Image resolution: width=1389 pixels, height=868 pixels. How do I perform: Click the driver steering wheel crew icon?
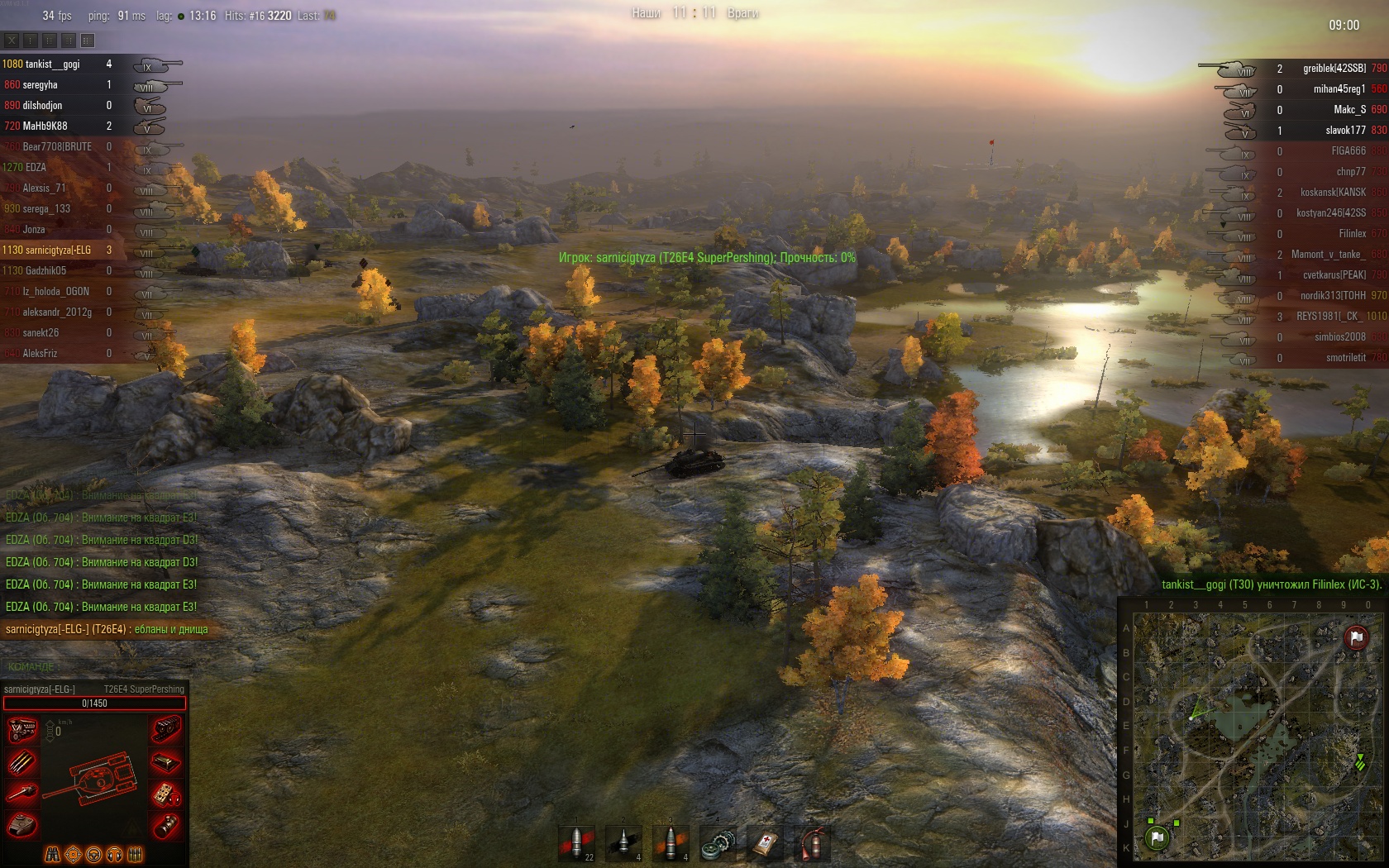[94, 854]
